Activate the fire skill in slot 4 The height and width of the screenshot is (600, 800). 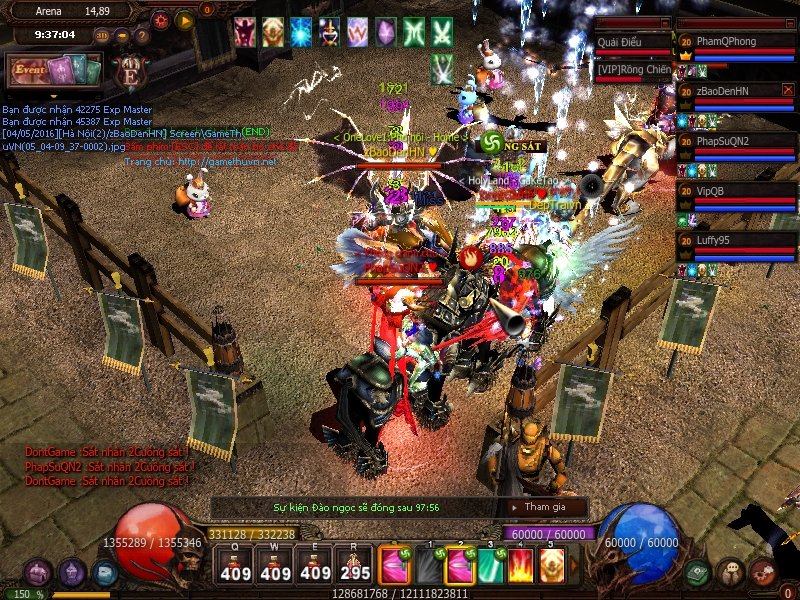tap(520, 566)
